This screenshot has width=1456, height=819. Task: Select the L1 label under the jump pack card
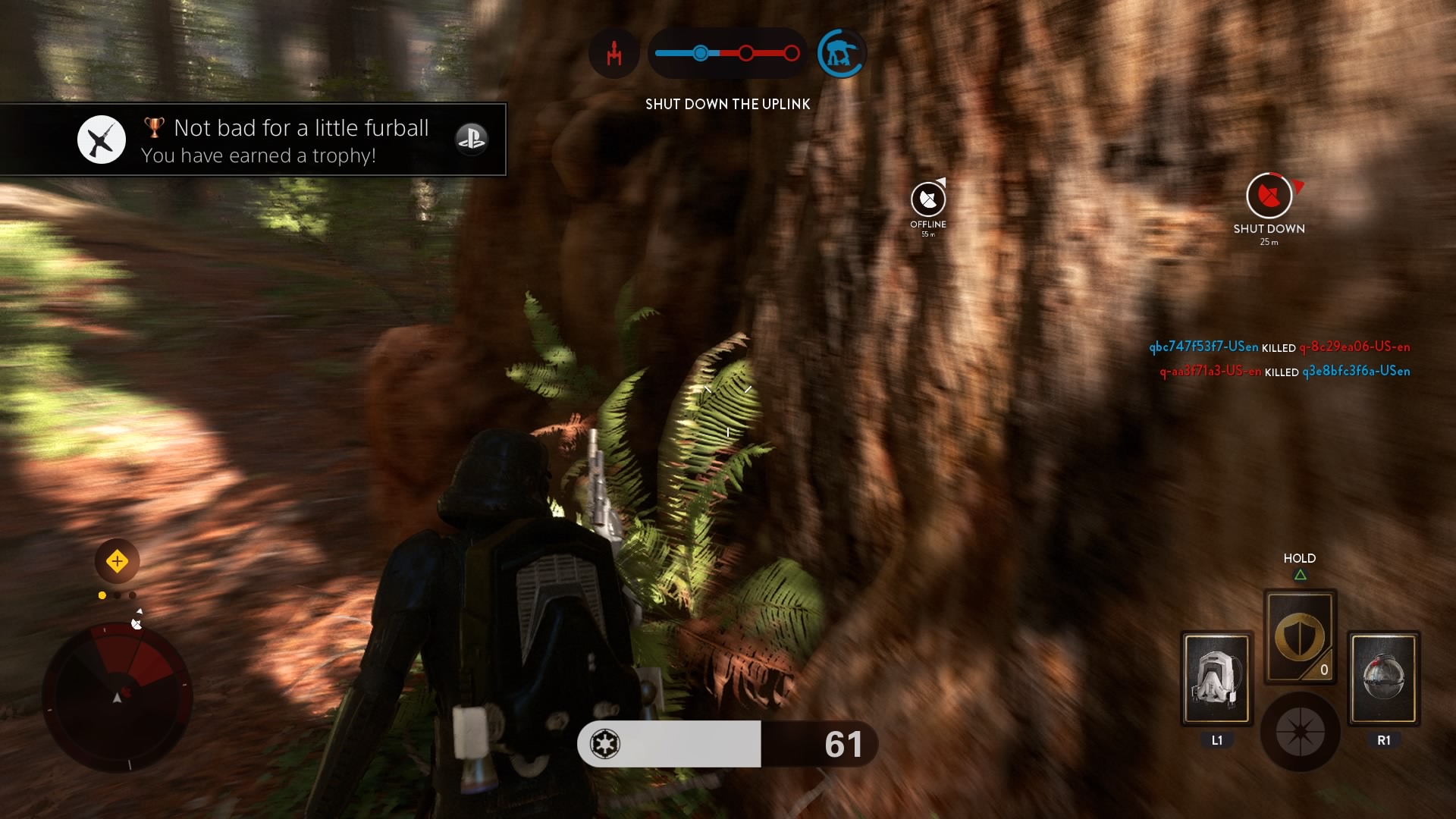click(x=1216, y=741)
